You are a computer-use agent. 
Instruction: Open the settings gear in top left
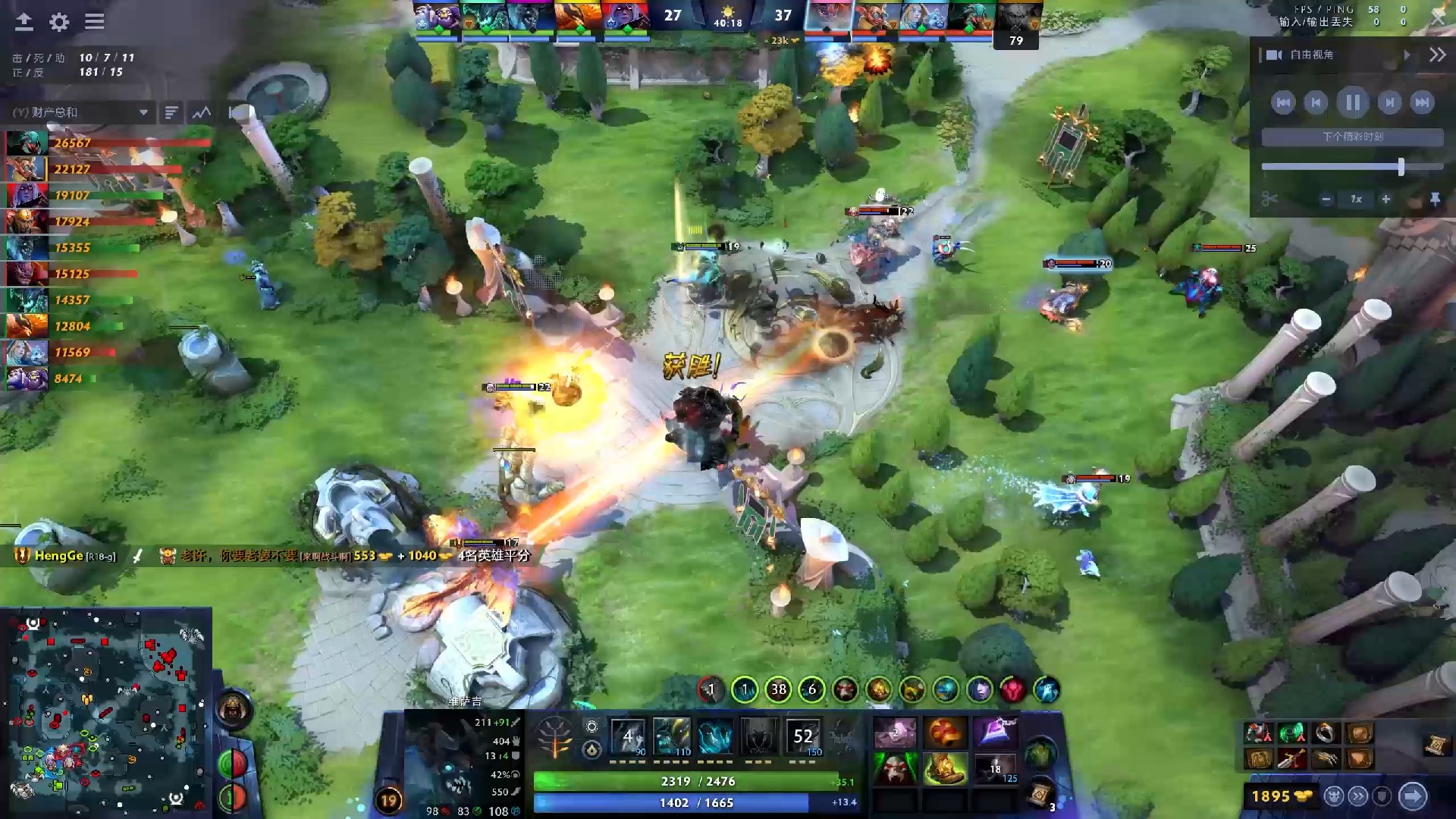[59, 22]
